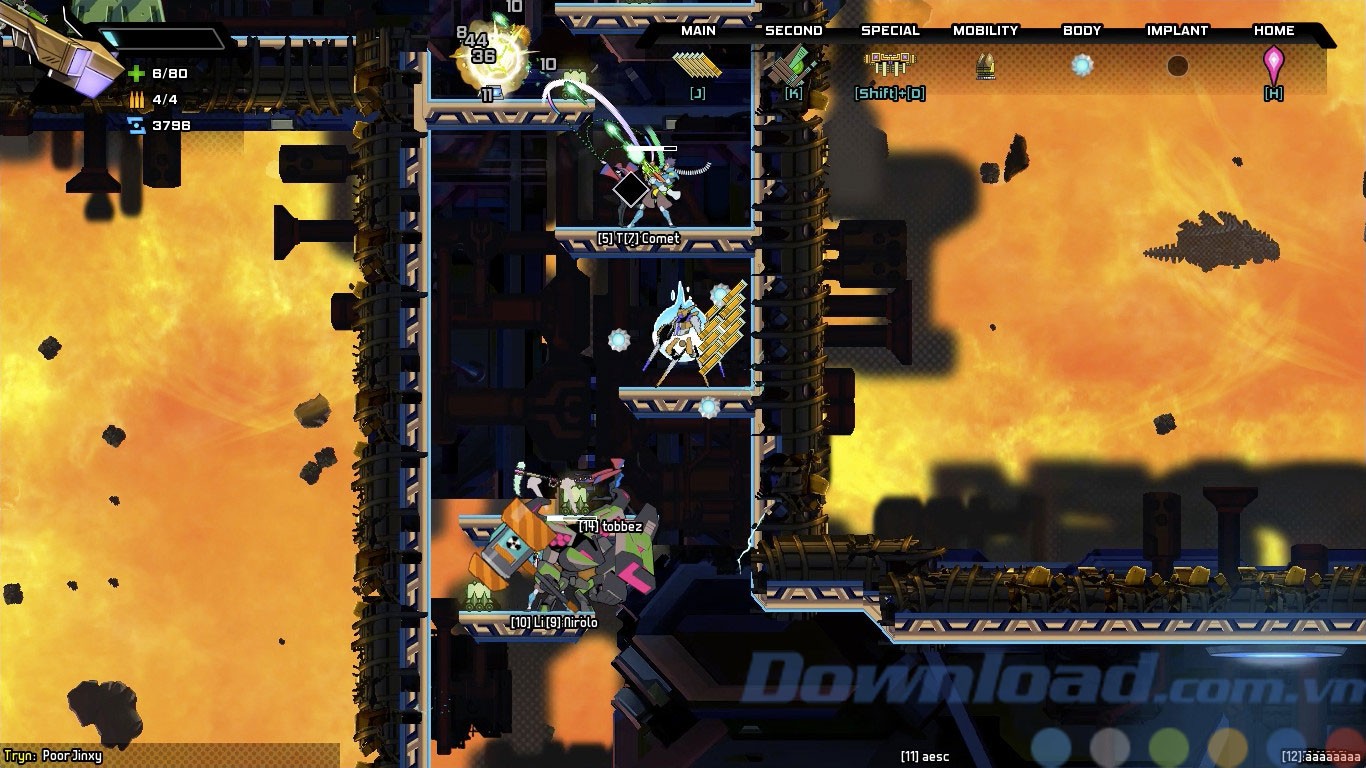Image resolution: width=1366 pixels, height=768 pixels.
Task: Open the SPECIAL category header
Action: click(890, 30)
